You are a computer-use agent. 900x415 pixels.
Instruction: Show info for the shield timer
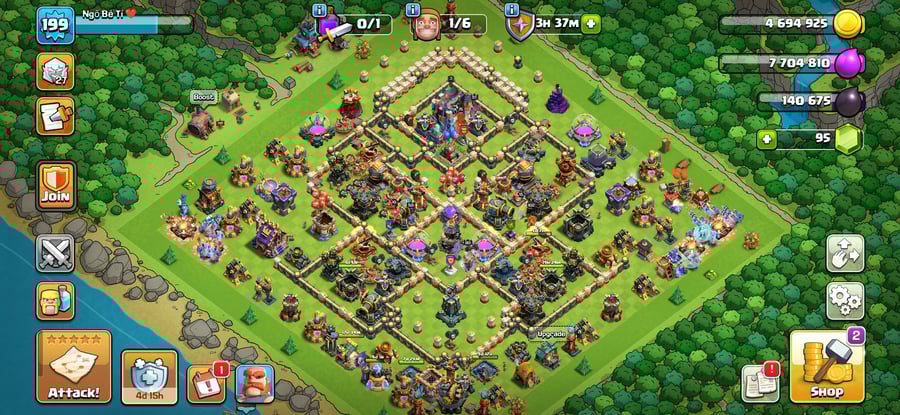pos(513,10)
